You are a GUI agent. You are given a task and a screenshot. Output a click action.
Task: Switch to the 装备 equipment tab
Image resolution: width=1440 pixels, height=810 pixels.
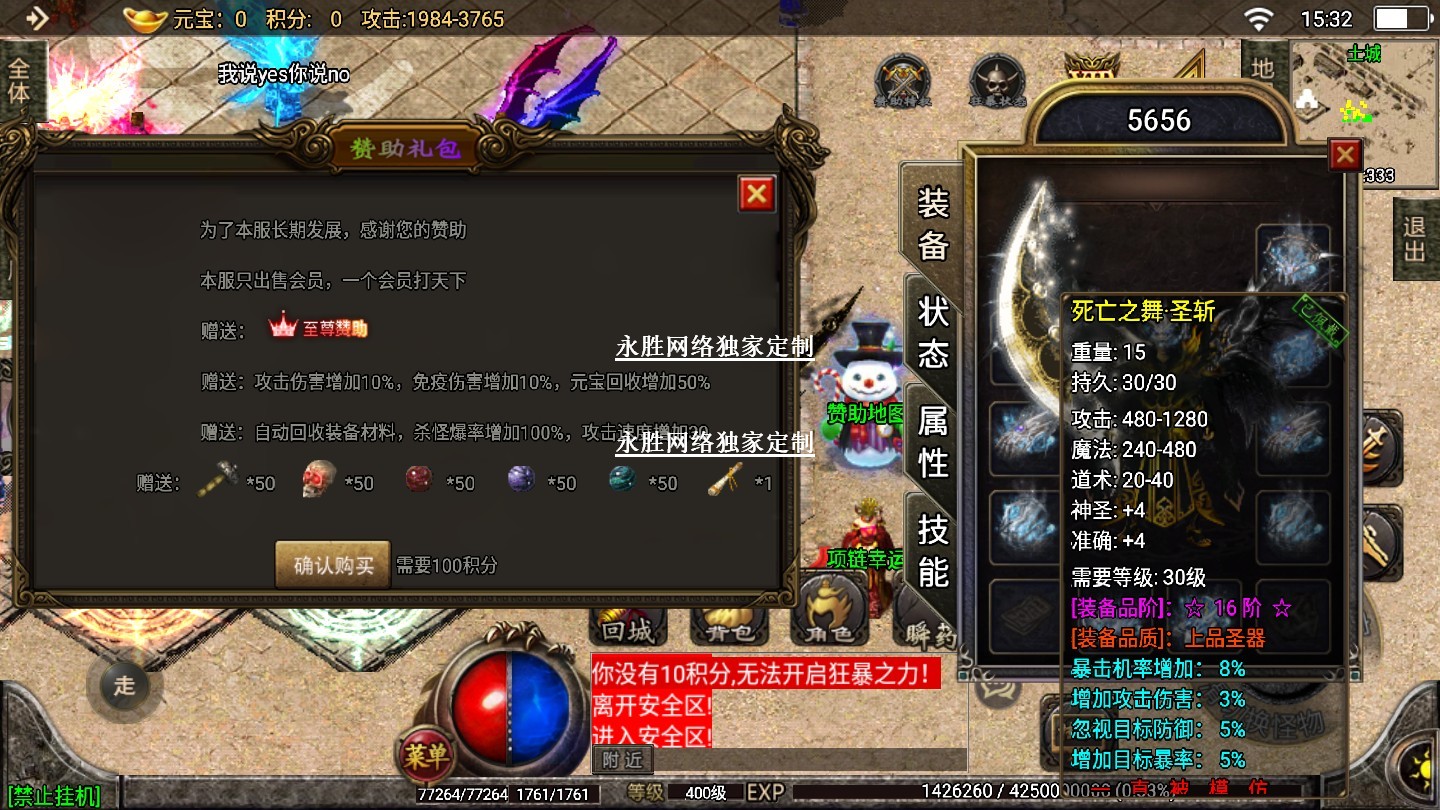pos(933,224)
